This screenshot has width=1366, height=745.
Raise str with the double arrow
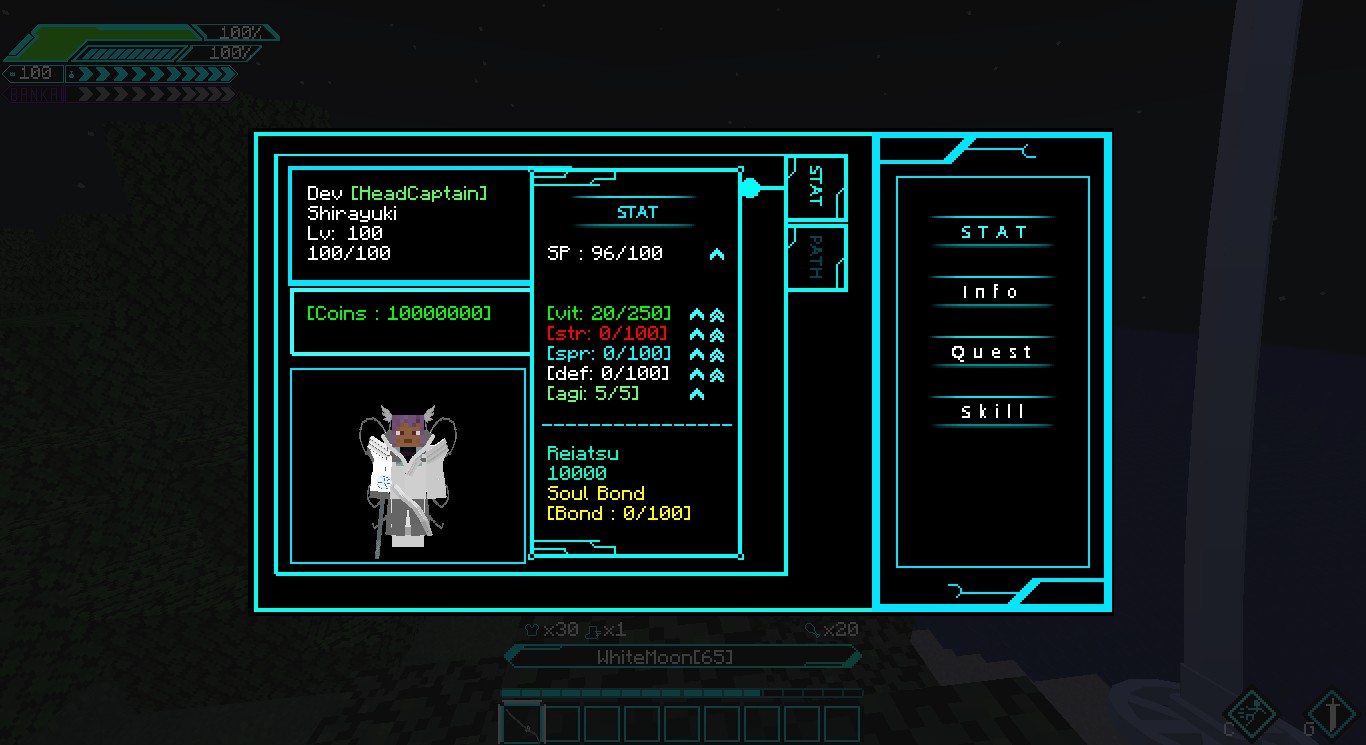coord(717,334)
